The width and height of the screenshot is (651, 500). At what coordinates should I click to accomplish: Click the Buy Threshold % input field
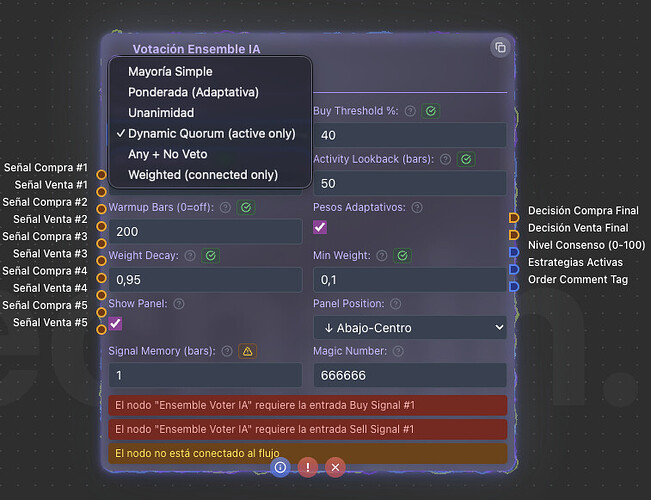pos(410,135)
